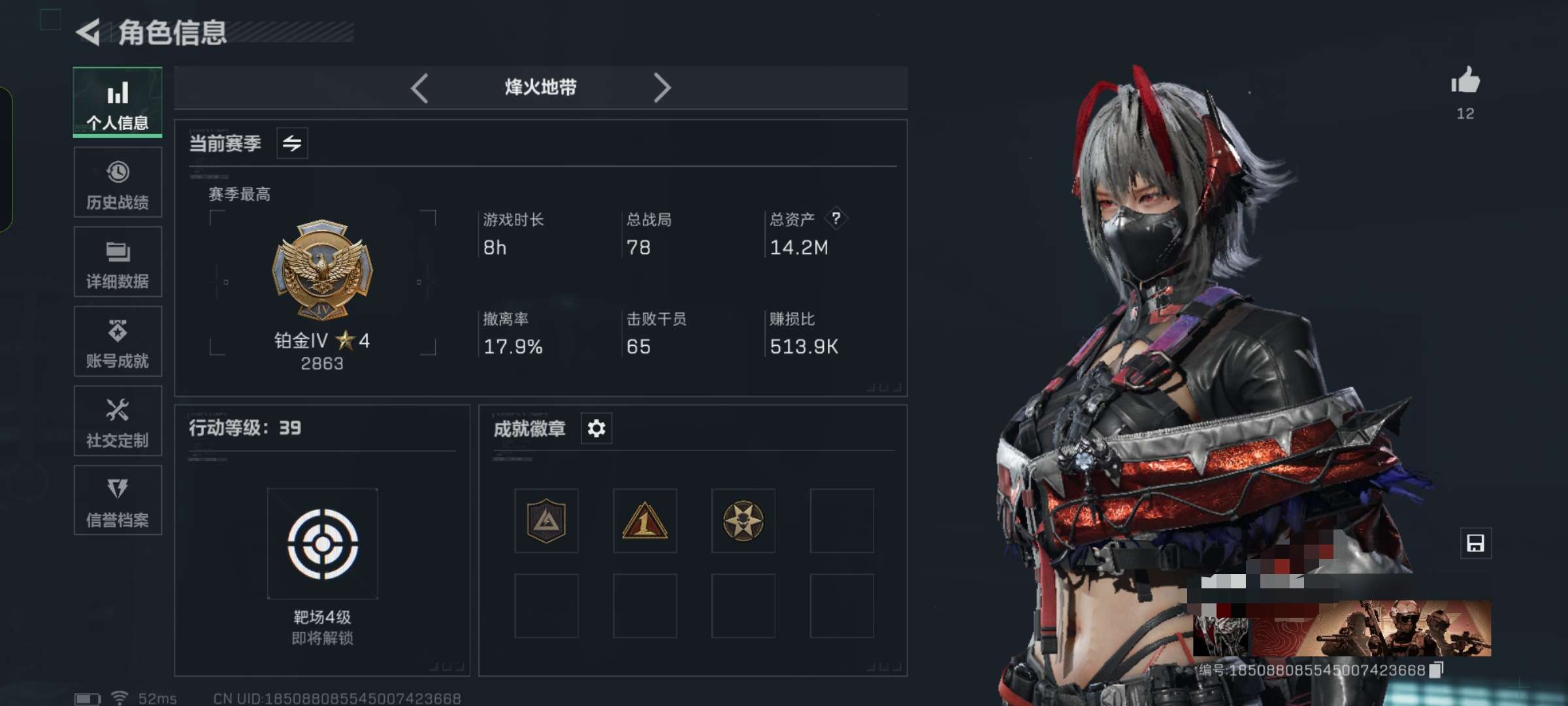Open the 成就徽章 gear settings

tap(596, 429)
